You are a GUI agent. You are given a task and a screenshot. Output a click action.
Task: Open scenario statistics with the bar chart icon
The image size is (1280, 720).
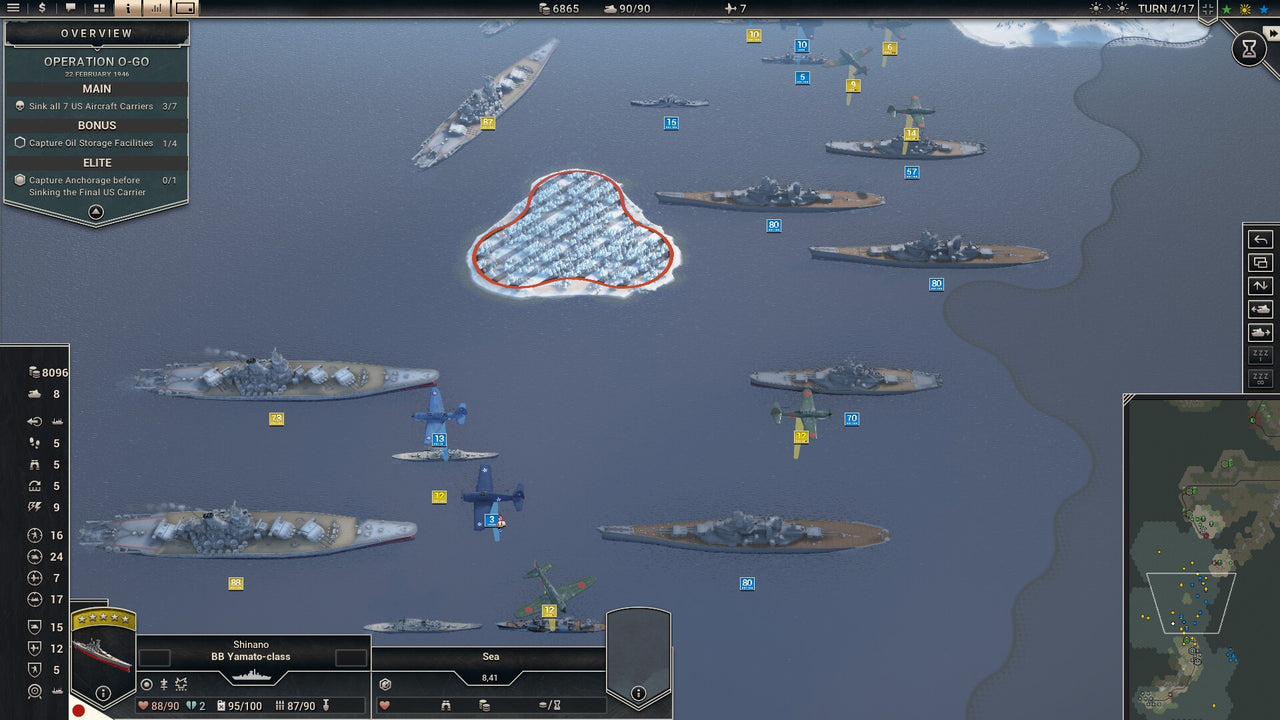[x=155, y=8]
